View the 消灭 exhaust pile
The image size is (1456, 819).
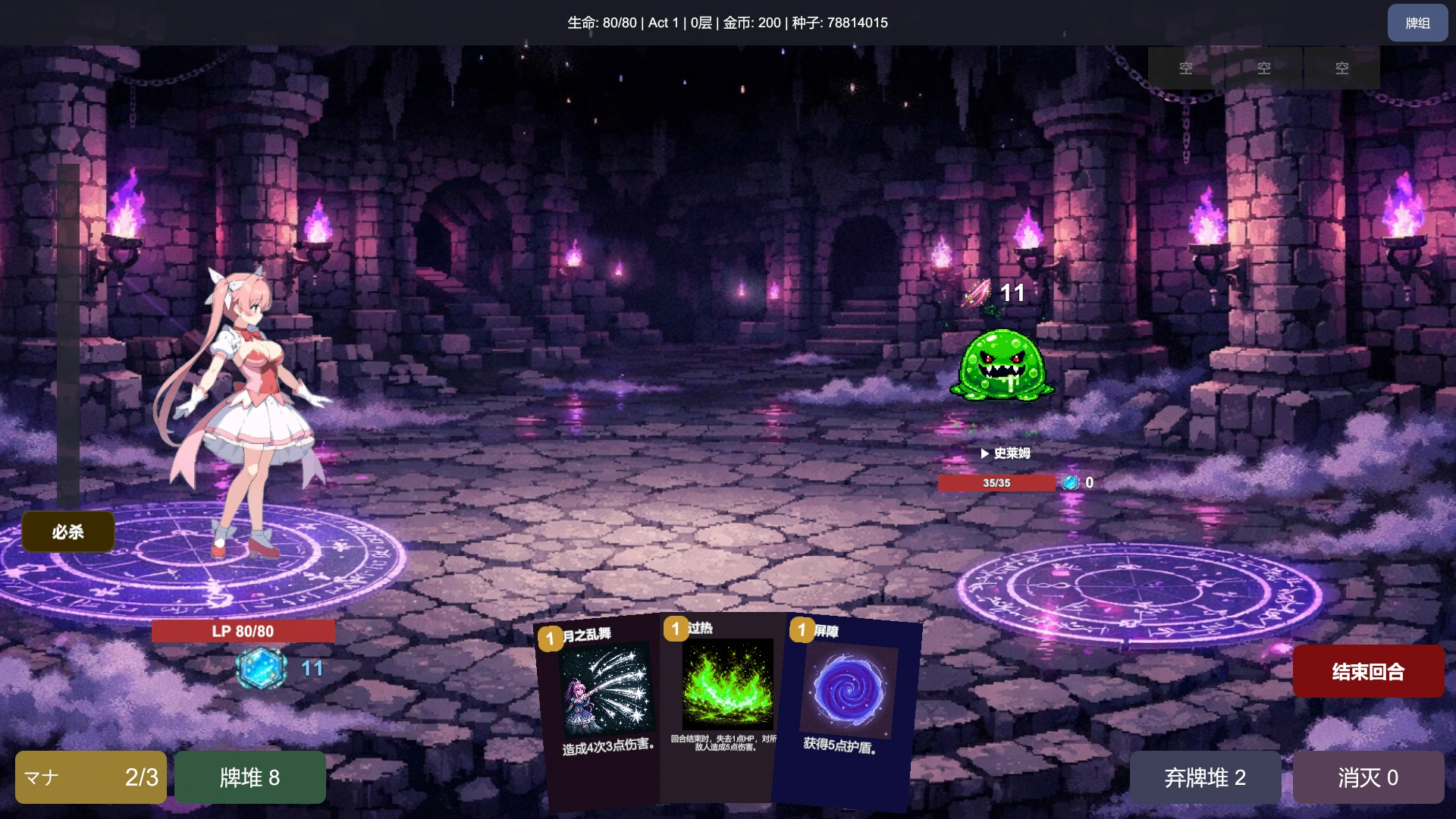click(x=1367, y=777)
